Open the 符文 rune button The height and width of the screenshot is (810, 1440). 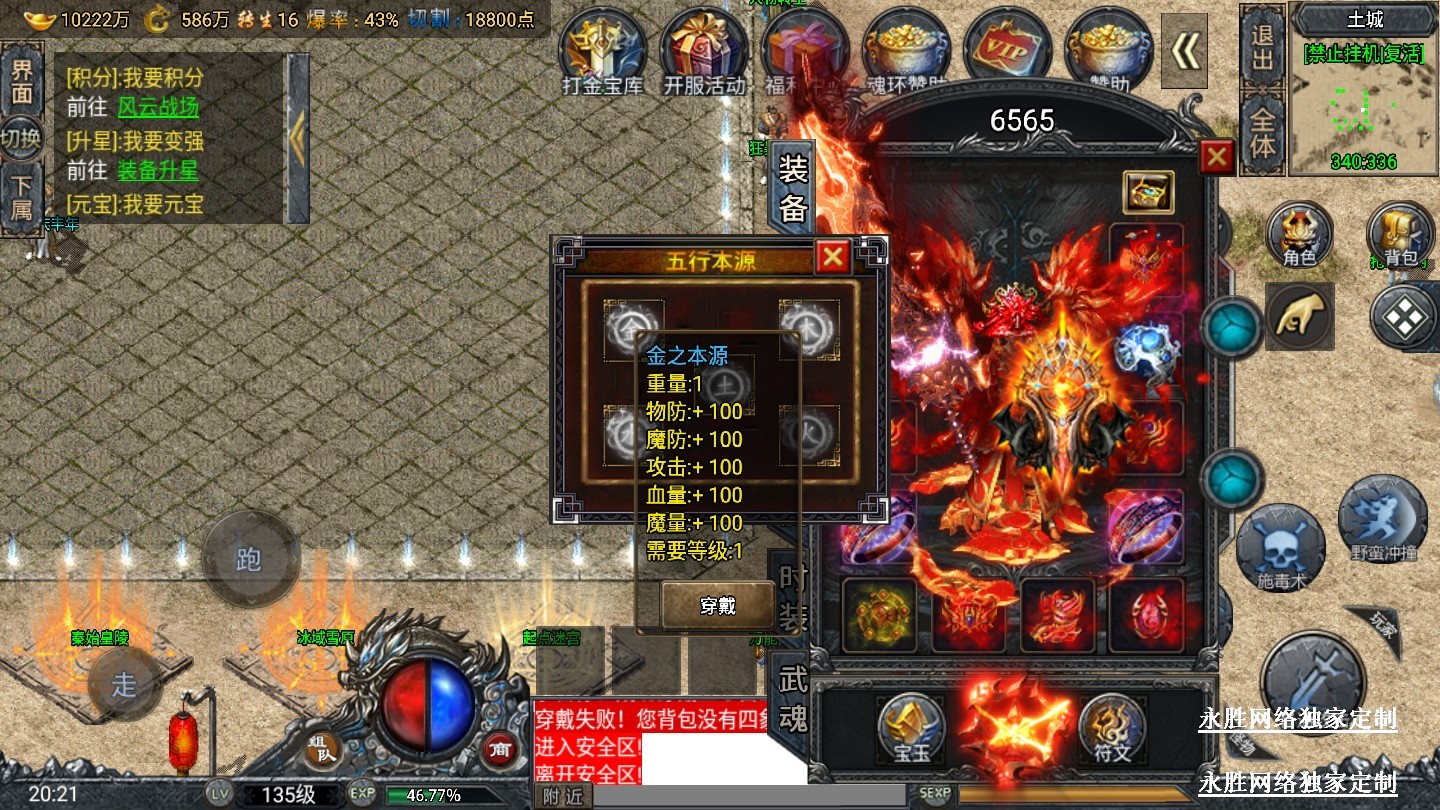1112,727
